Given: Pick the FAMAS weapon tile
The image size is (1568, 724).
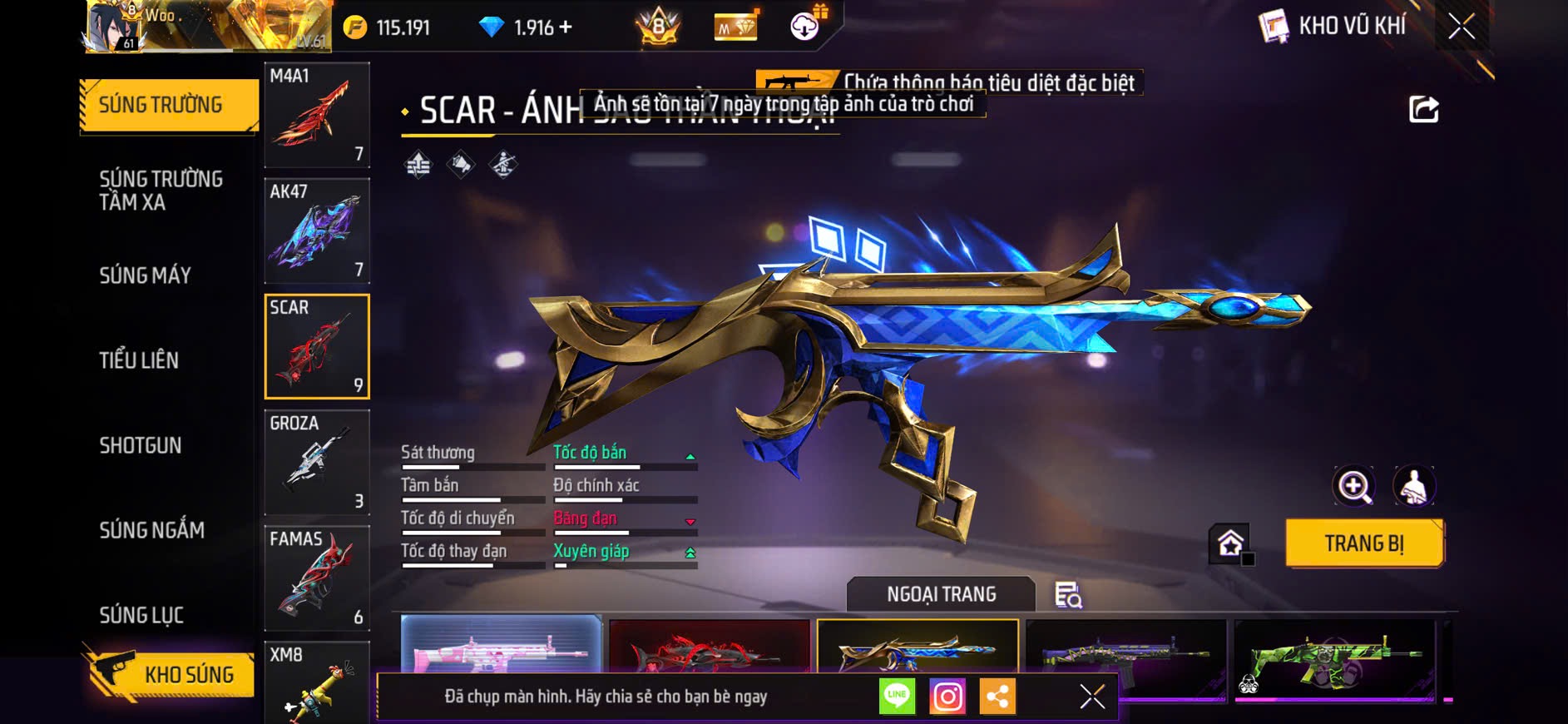Looking at the screenshot, I should [317, 578].
